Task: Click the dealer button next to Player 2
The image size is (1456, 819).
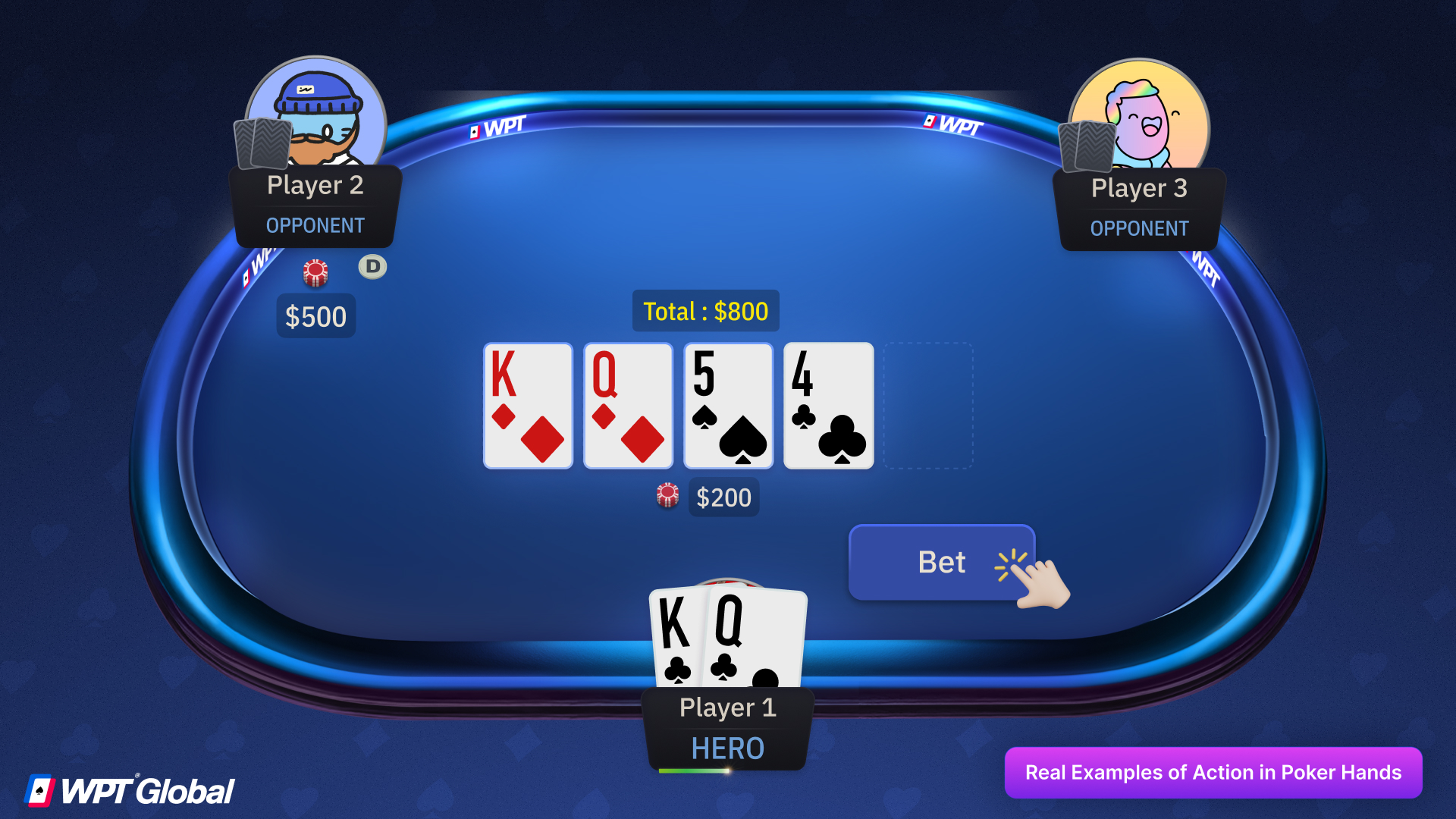Action: tap(372, 266)
